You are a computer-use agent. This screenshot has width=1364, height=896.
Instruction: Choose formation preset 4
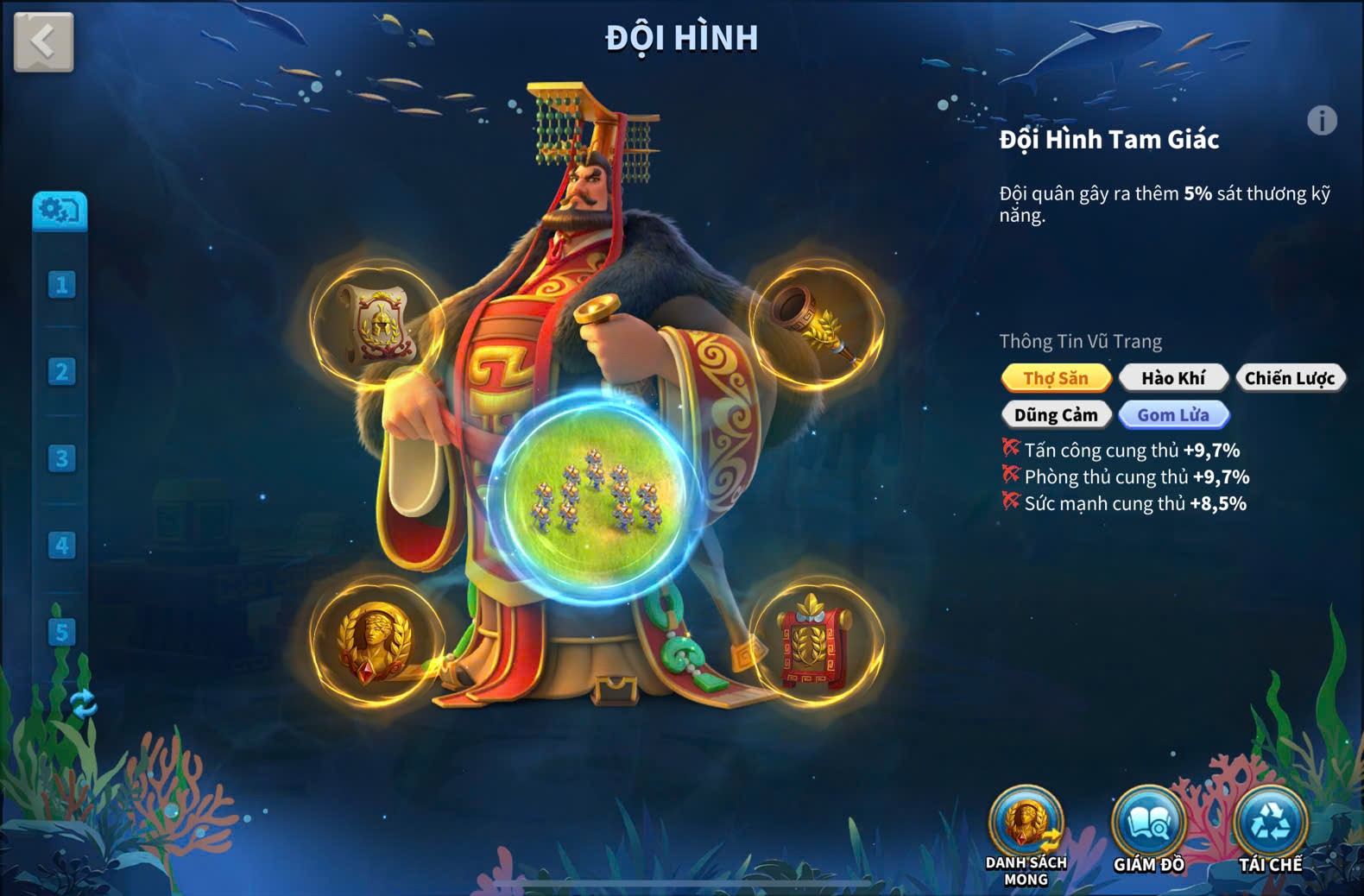61,546
